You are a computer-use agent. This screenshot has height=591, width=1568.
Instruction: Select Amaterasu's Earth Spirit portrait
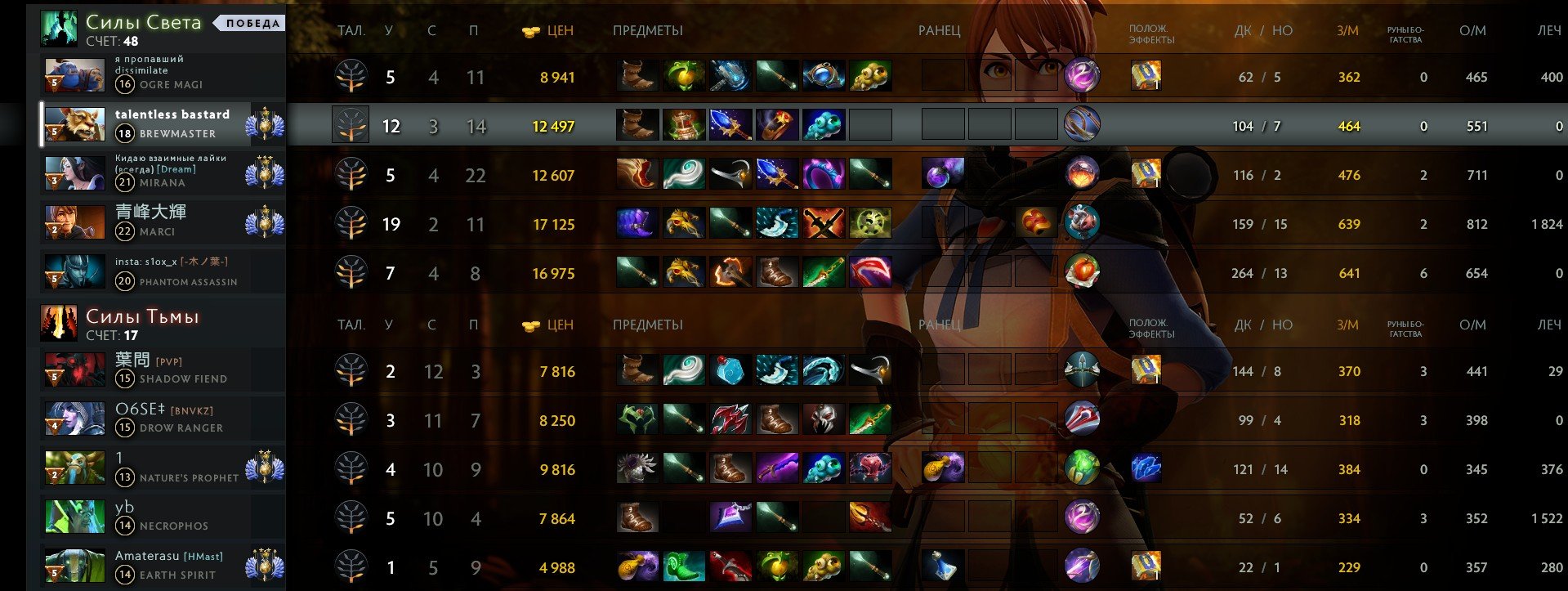(74, 566)
